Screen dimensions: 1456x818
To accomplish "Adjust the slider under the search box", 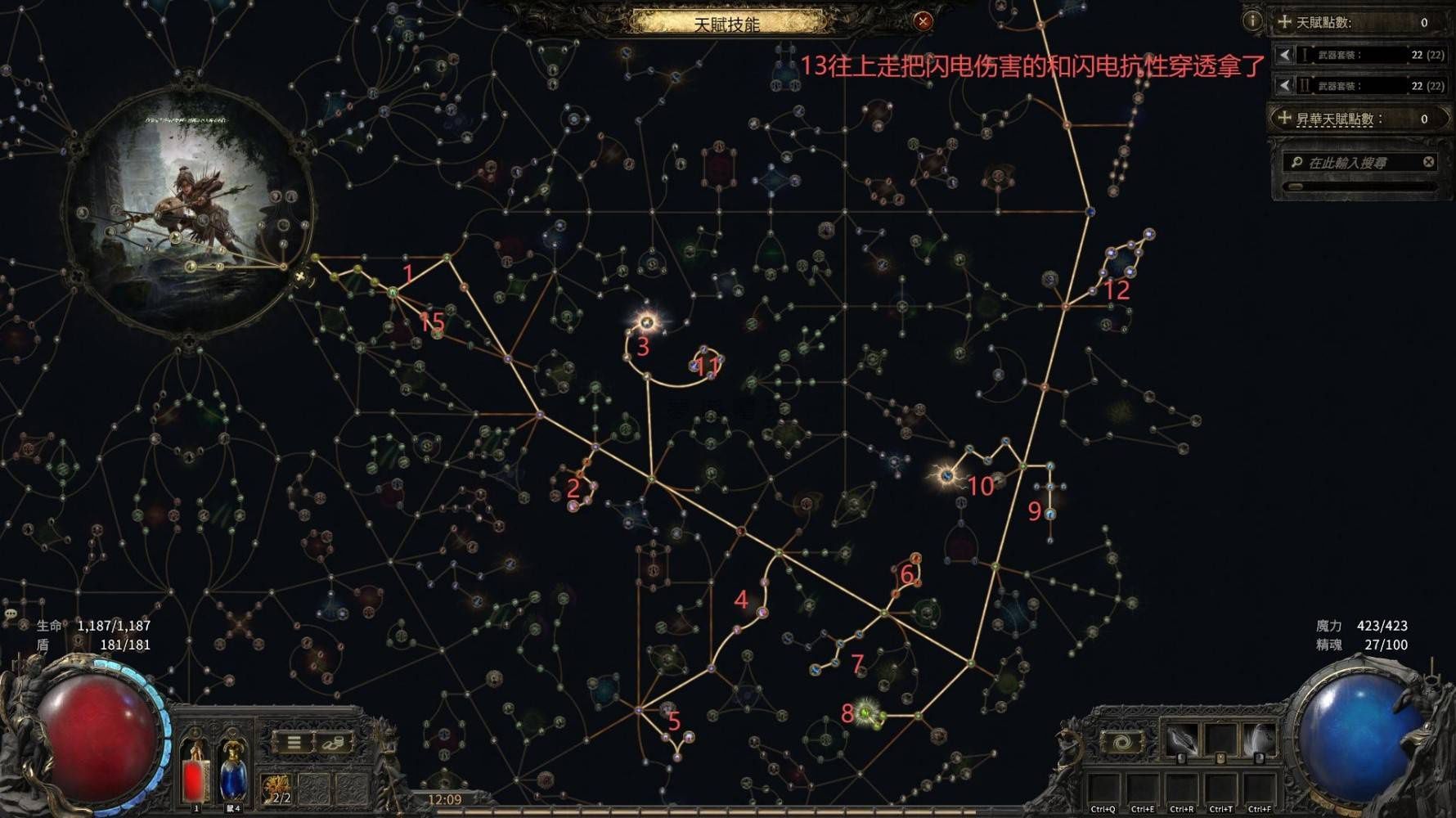I will [x=1296, y=187].
